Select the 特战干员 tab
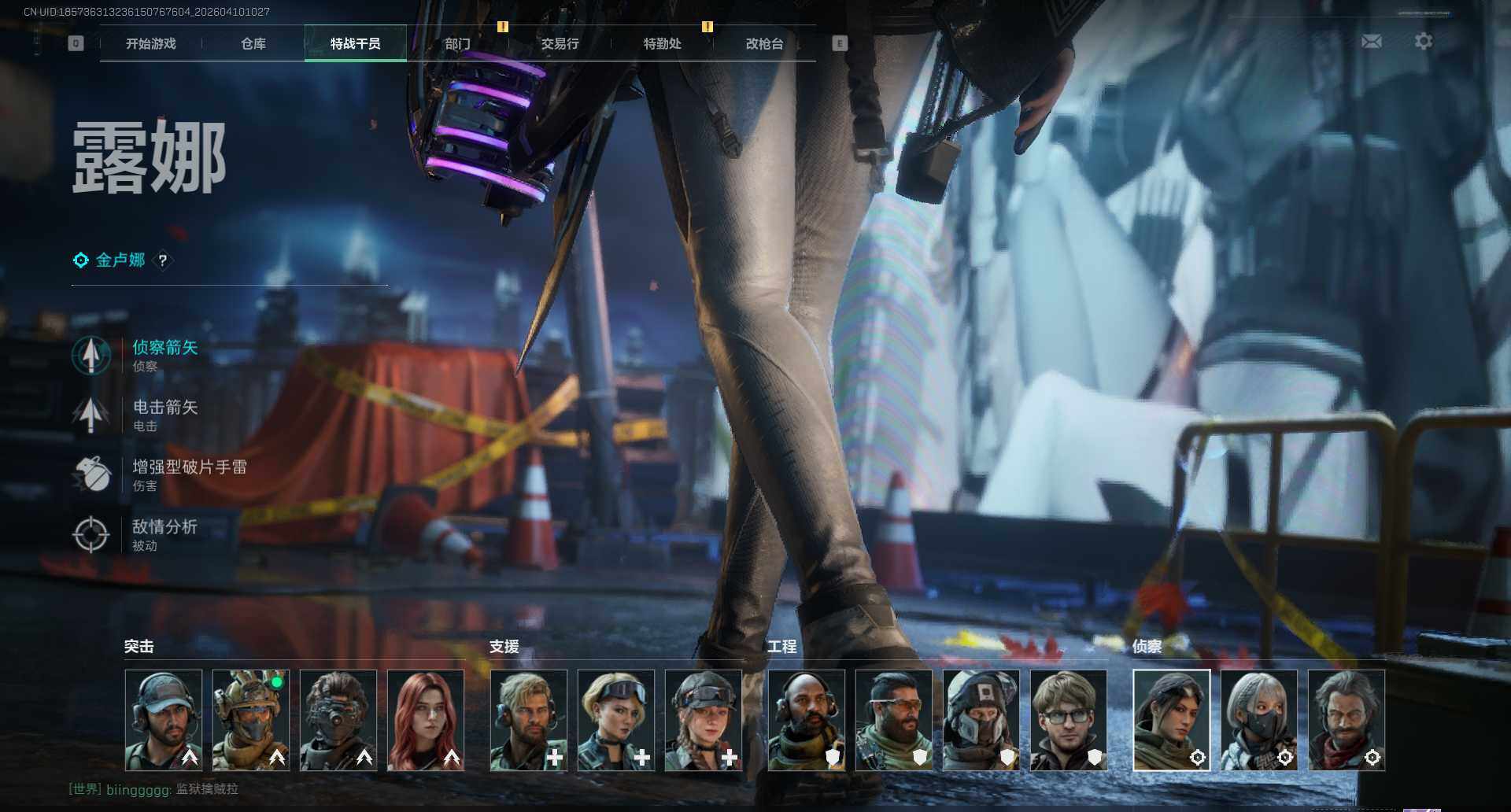Viewport: 1511px width, 812px height. 355,43
